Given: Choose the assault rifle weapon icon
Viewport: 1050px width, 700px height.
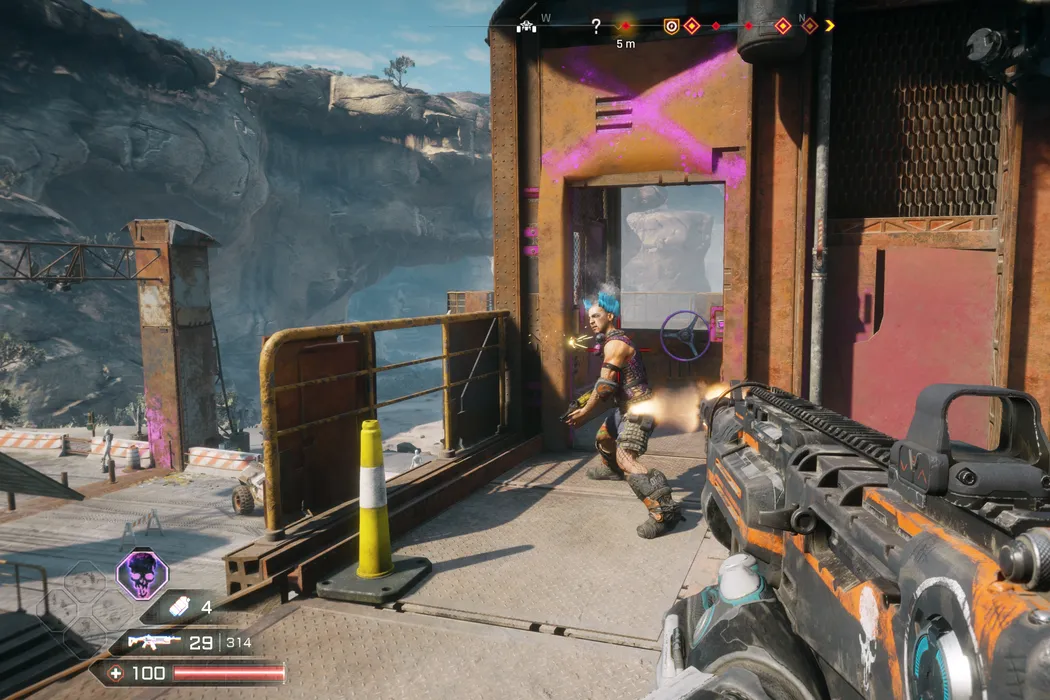Looking at the screenshot, I should (154, 641).
